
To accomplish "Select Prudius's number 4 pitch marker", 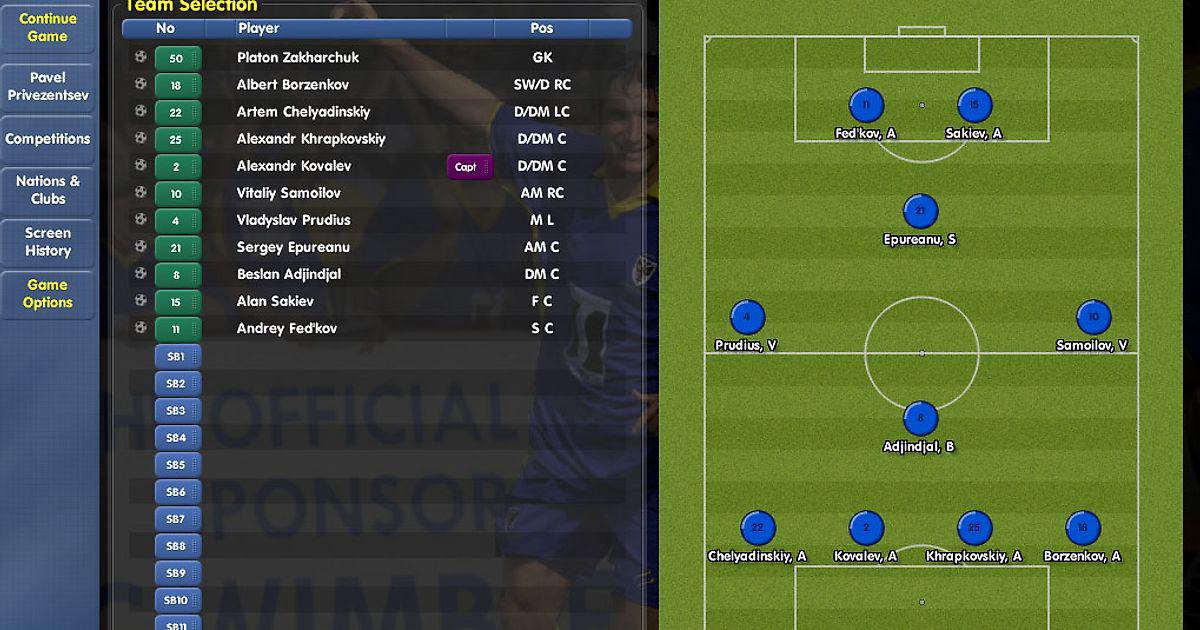I will (x=747, y=318).
